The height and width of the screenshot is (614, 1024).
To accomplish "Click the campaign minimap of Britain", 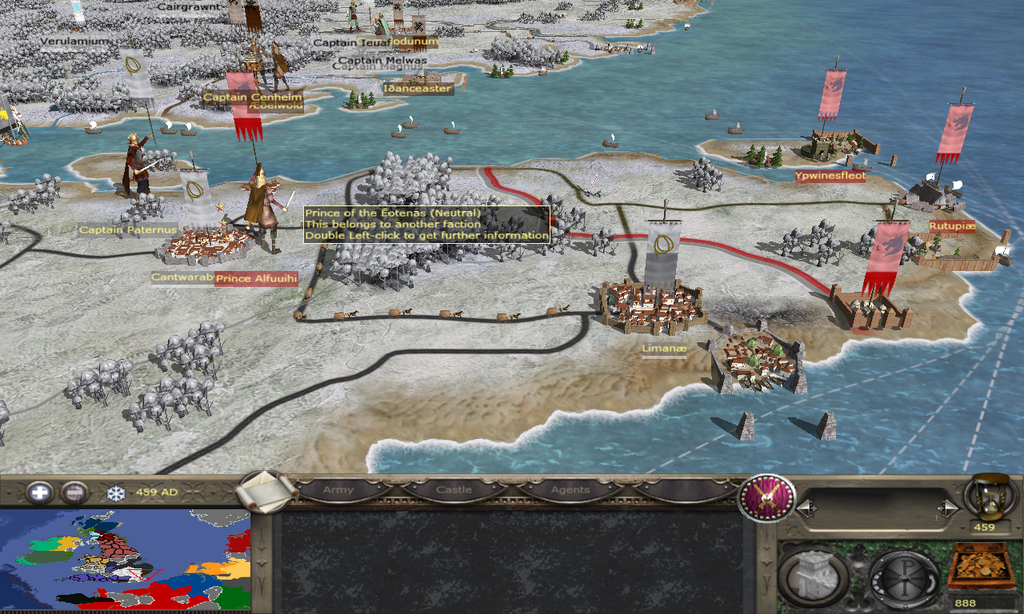I will pos(125,560).
